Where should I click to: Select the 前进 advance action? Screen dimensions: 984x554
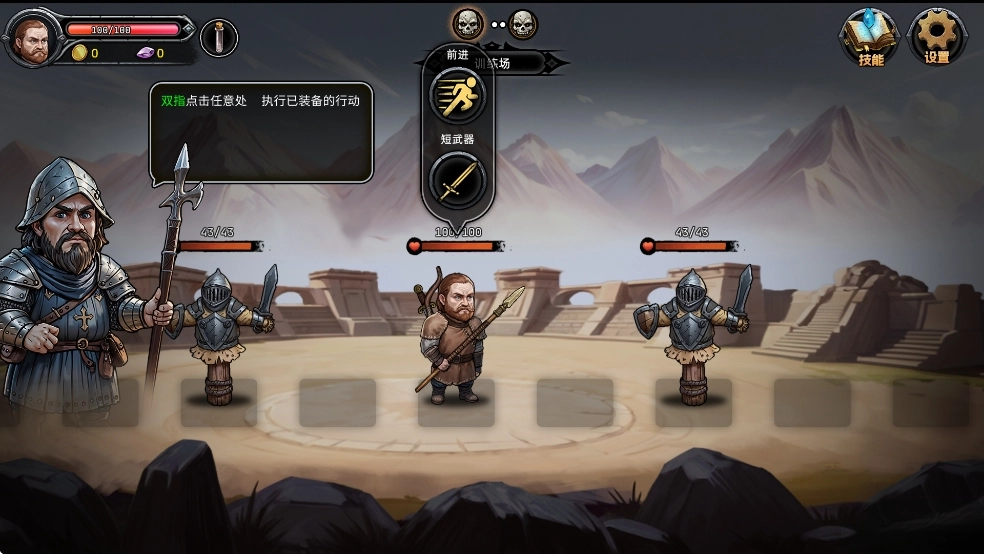[x=457, y=94]
